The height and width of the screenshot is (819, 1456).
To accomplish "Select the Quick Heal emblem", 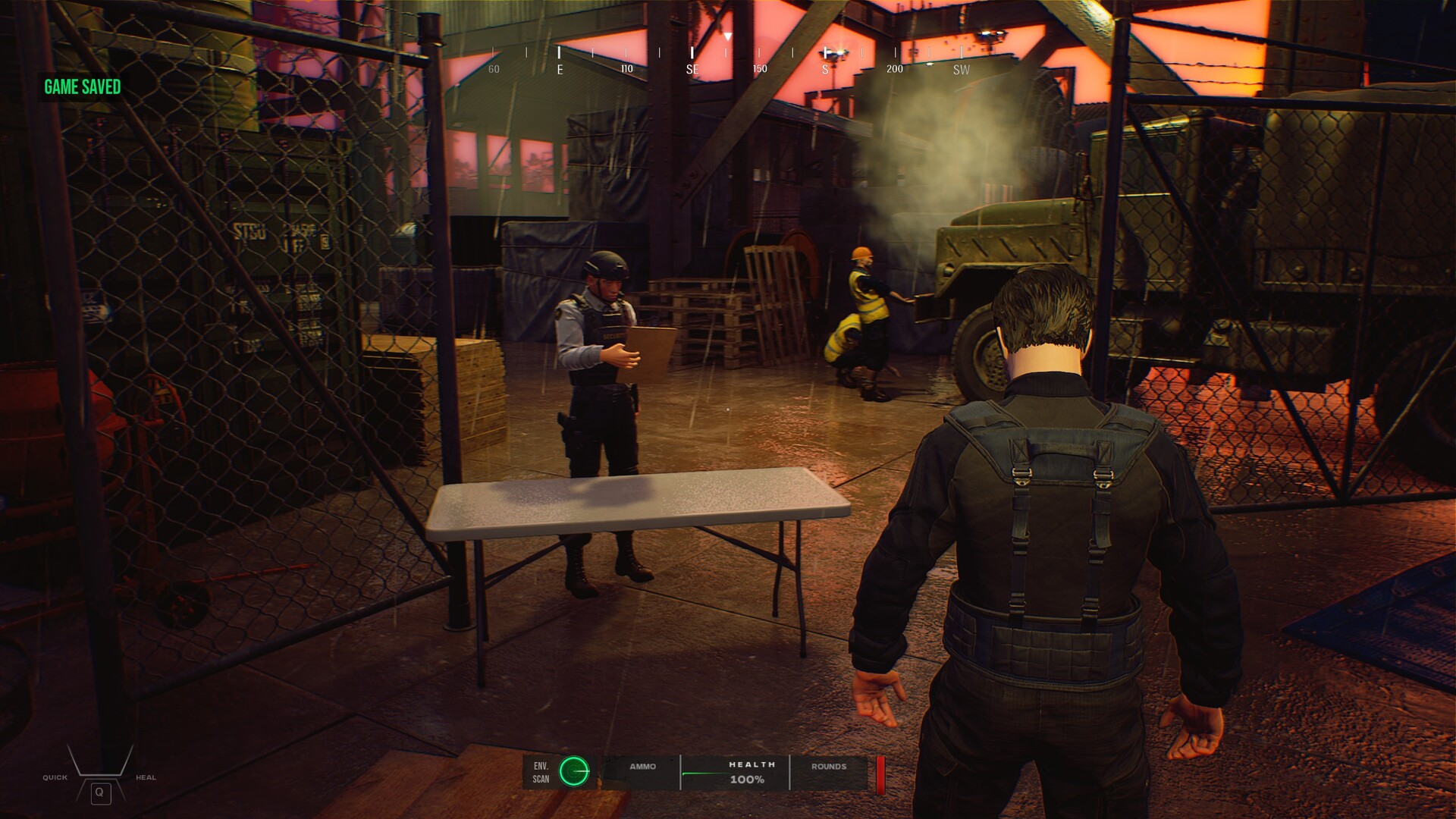I will pos(100,775).
